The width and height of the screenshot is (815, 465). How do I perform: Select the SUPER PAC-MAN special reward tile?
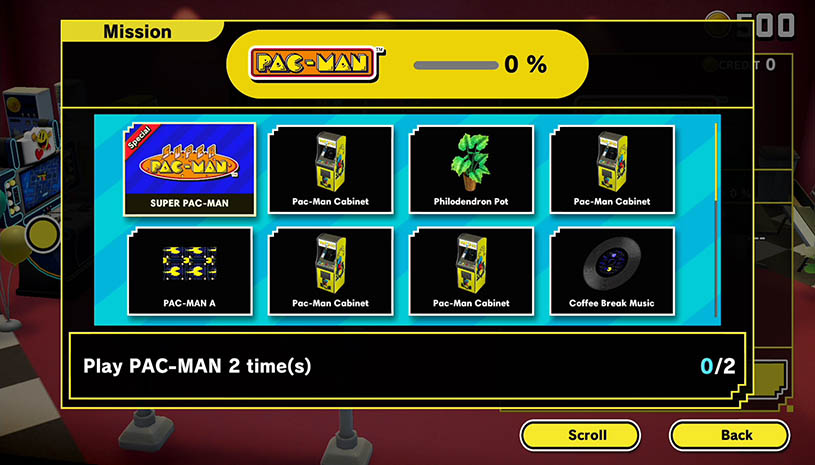pos(188,169)
